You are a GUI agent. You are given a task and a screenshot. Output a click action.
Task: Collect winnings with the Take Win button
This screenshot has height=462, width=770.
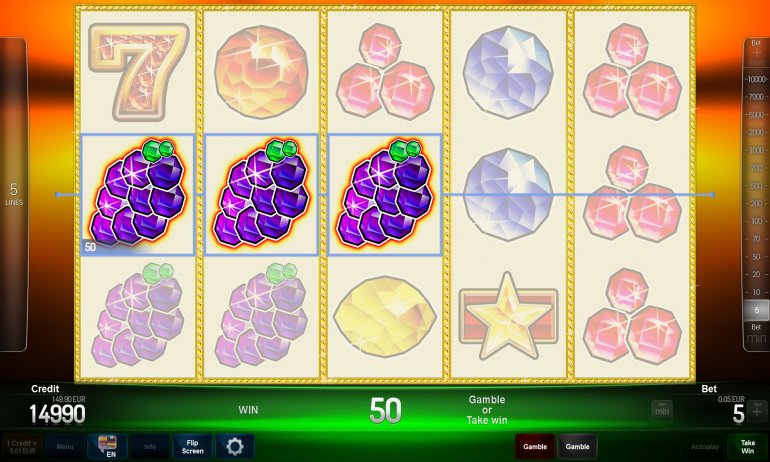pyautogui.click(x=747, y=446)
